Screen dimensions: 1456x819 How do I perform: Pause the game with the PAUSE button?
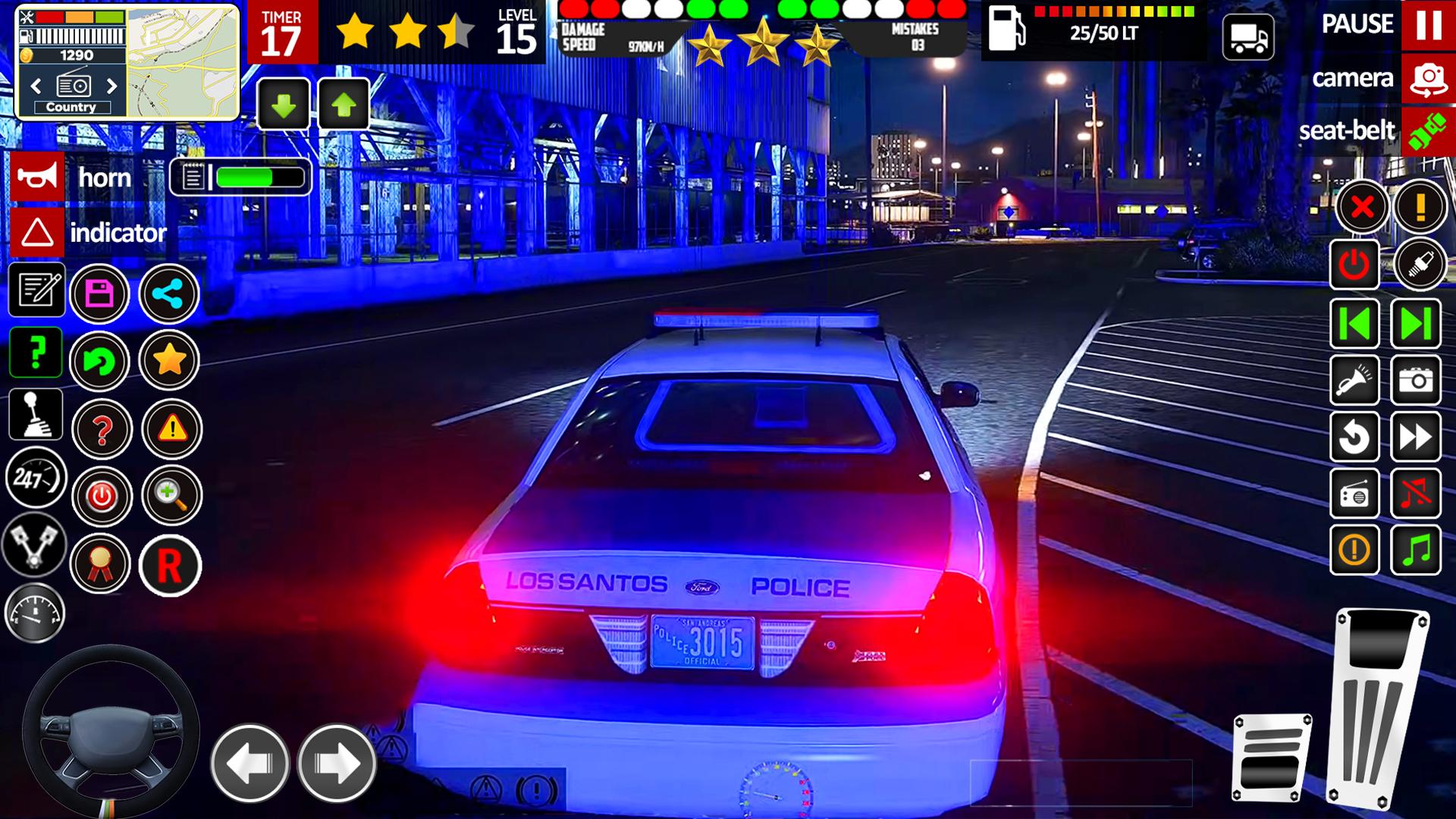tap(1428, 25)
